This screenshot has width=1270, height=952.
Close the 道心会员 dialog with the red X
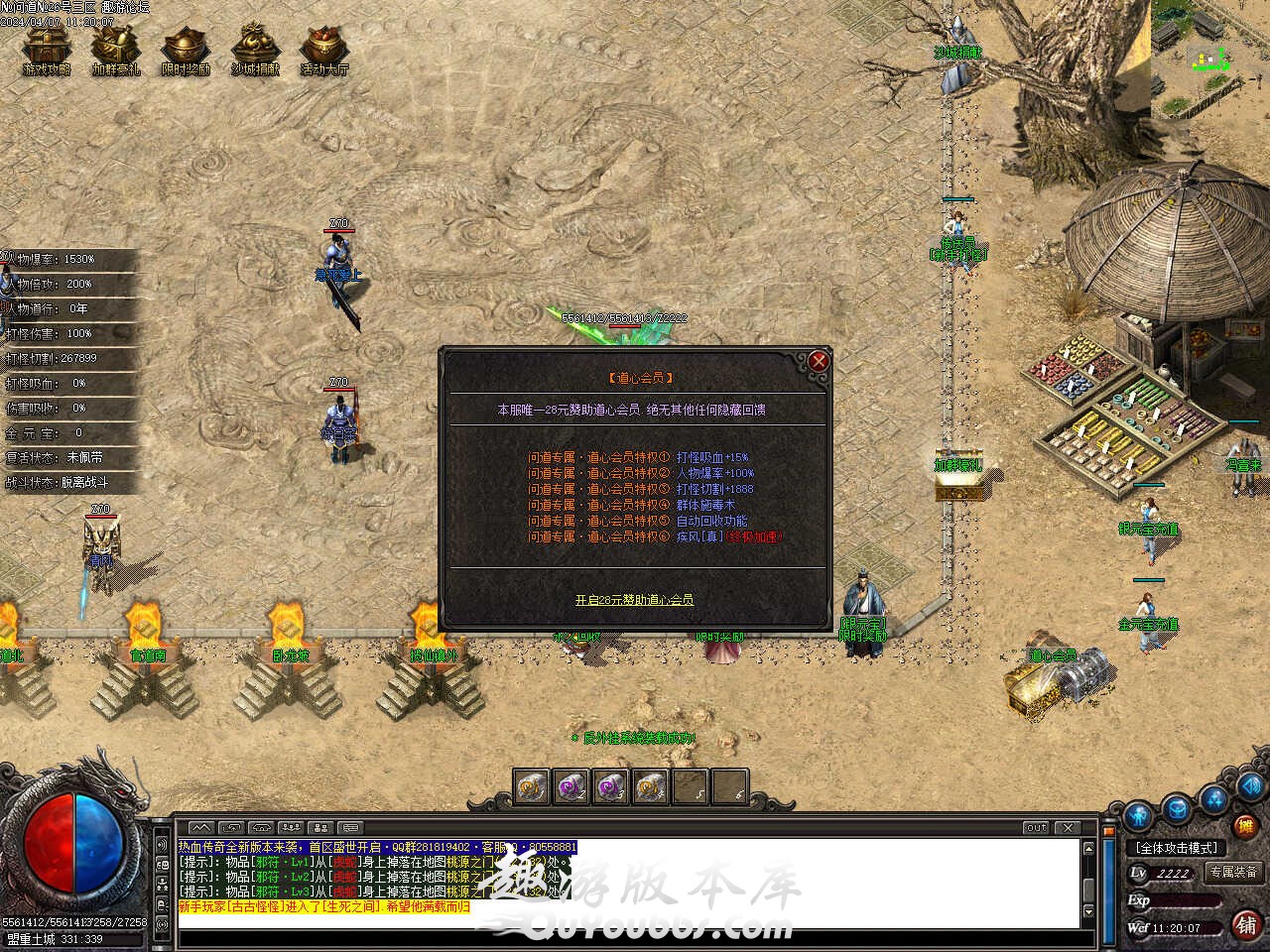[819, 362]
